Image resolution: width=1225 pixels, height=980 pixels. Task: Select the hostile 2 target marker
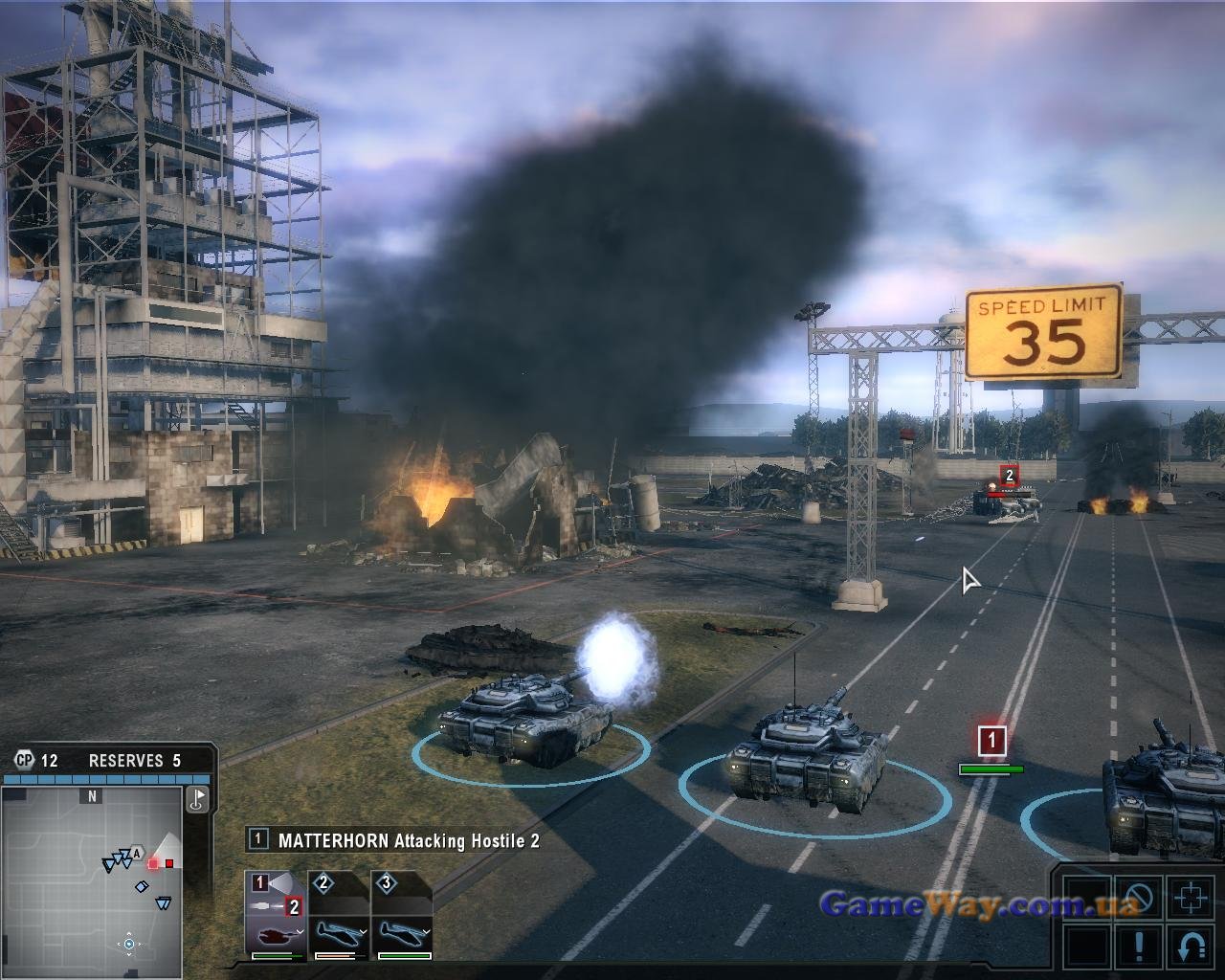1009,476
